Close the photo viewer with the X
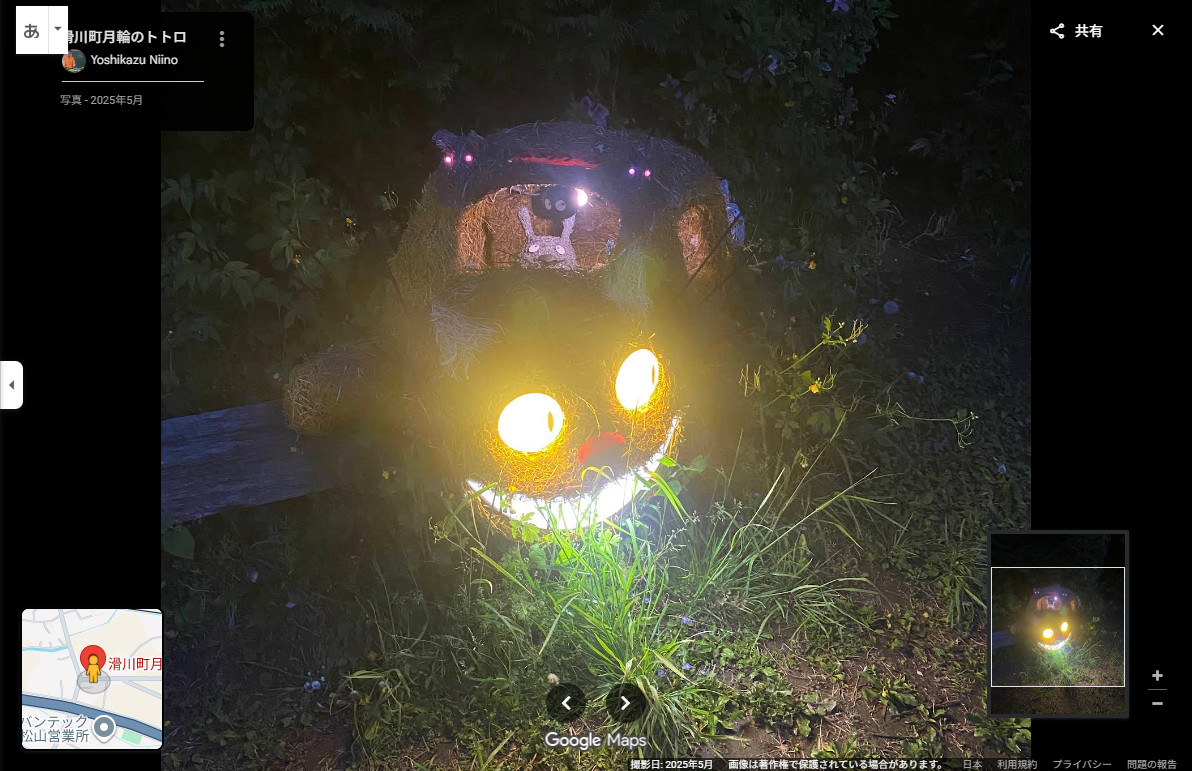The image size is (1192, 771). pos(1157,30)
